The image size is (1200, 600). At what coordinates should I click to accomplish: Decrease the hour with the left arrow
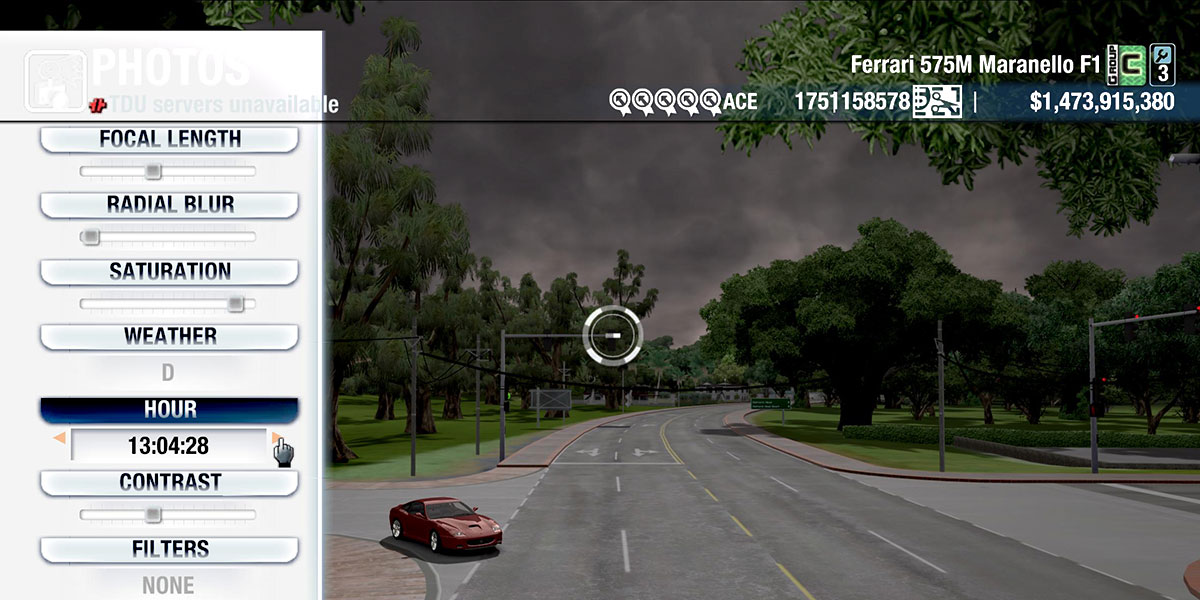coord(60,438)
